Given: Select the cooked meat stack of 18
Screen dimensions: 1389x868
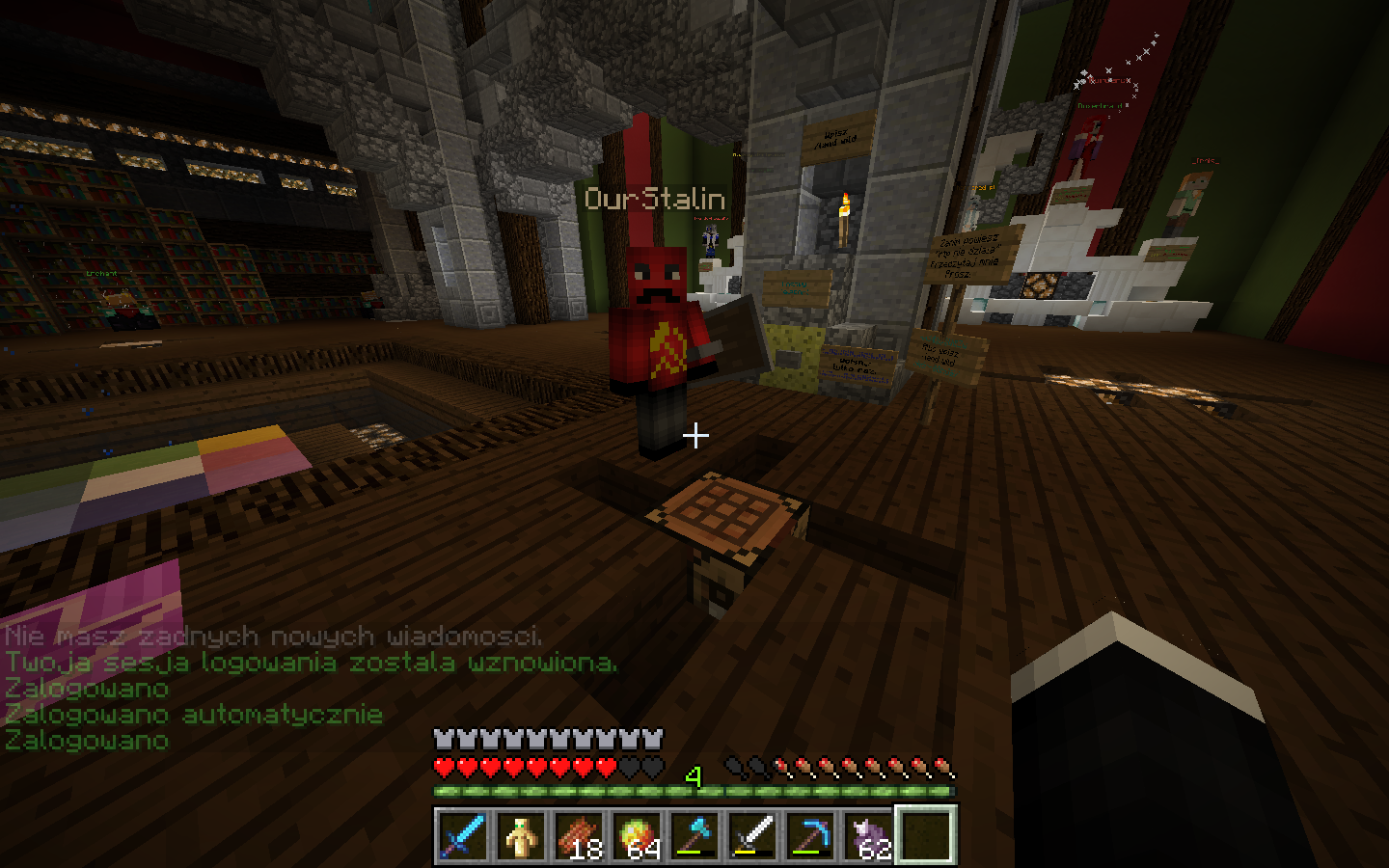Looking at the screenshot, I should click(x=579, y=835).
